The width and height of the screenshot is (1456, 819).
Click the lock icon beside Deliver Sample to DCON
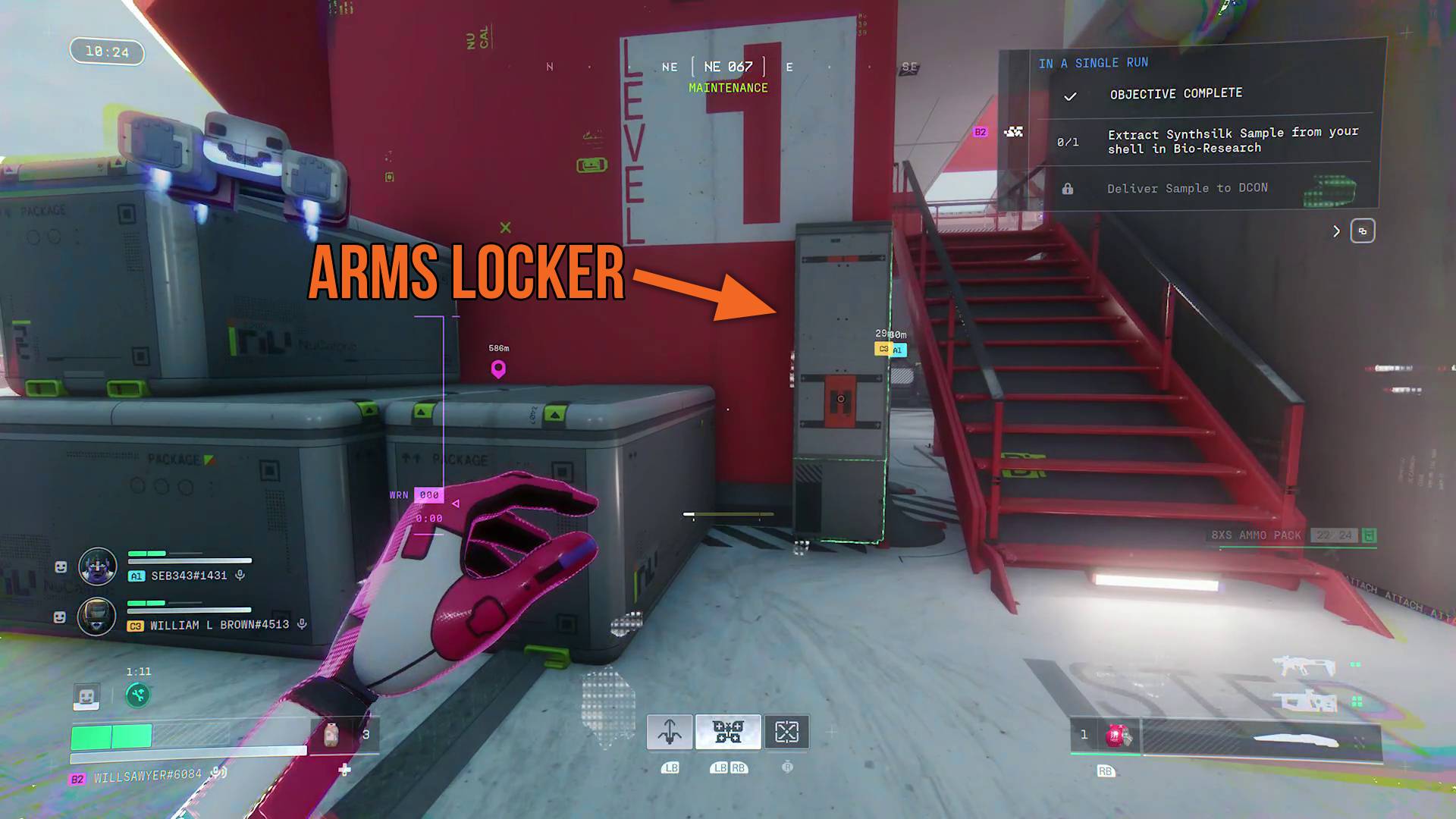[x=1069, y=188]
